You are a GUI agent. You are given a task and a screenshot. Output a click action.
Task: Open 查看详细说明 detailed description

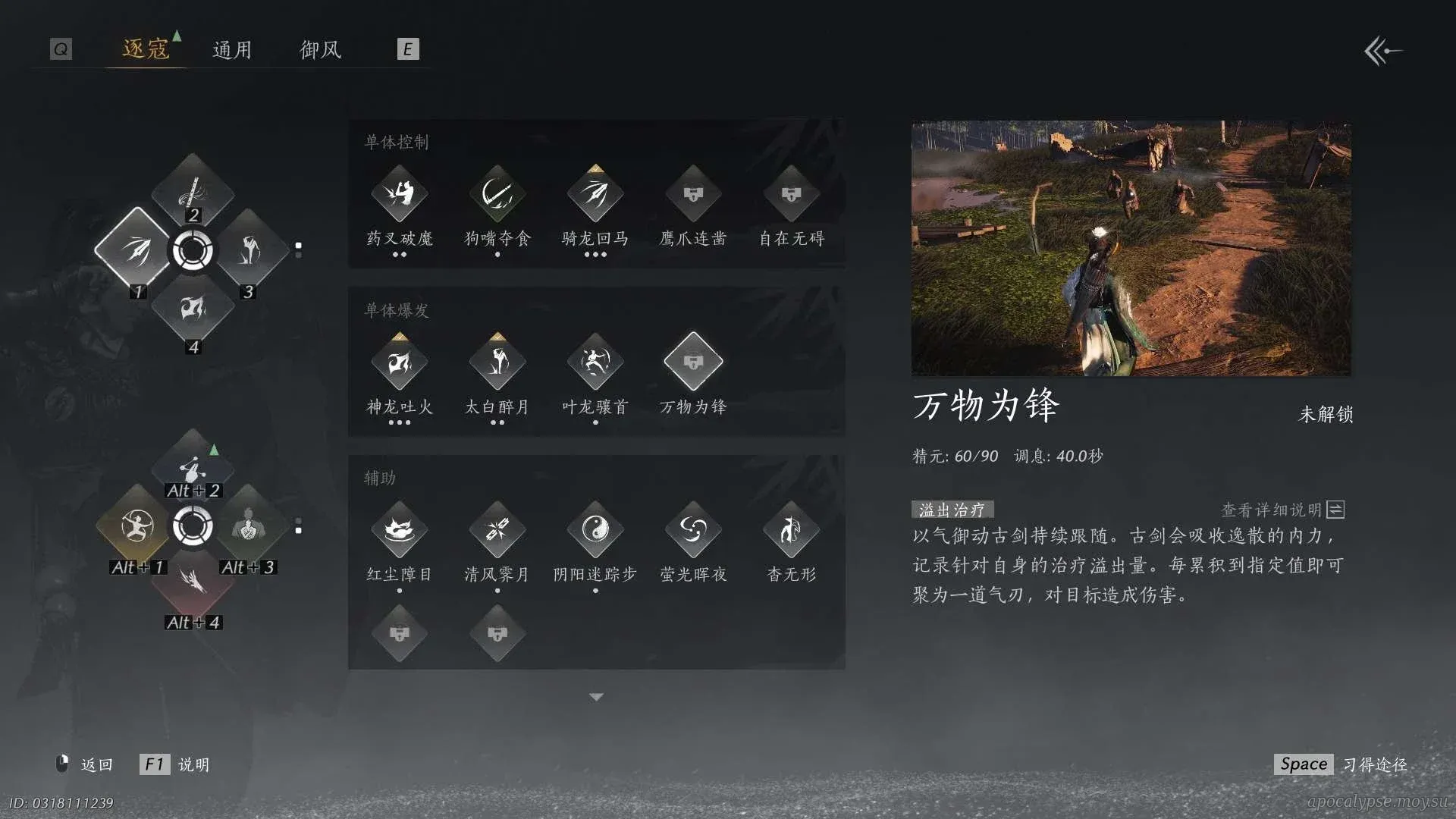1282,510
